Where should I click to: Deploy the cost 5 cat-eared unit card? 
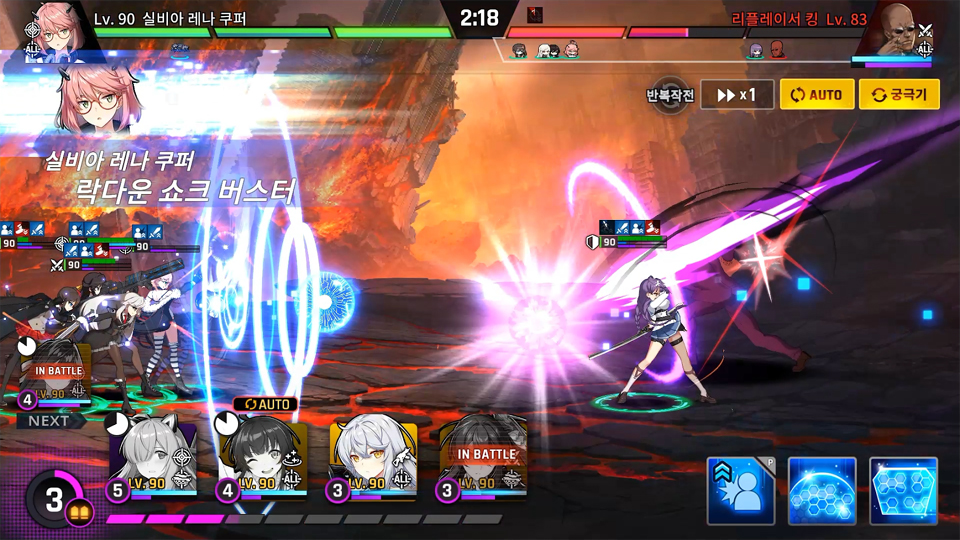(152, 457)
